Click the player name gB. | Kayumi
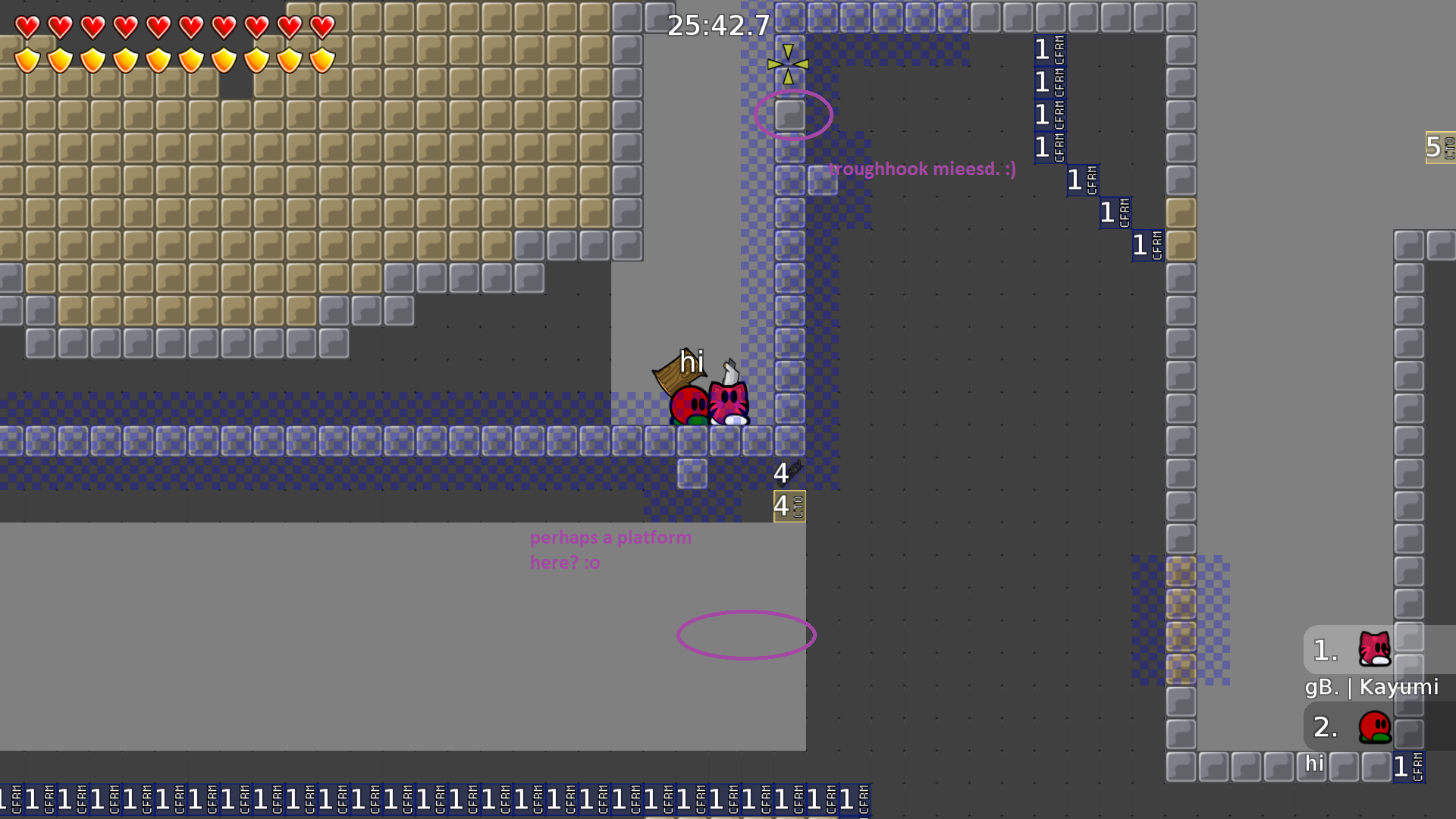This screenshot has width=1456, height=819. click(x=1372, y=688)
